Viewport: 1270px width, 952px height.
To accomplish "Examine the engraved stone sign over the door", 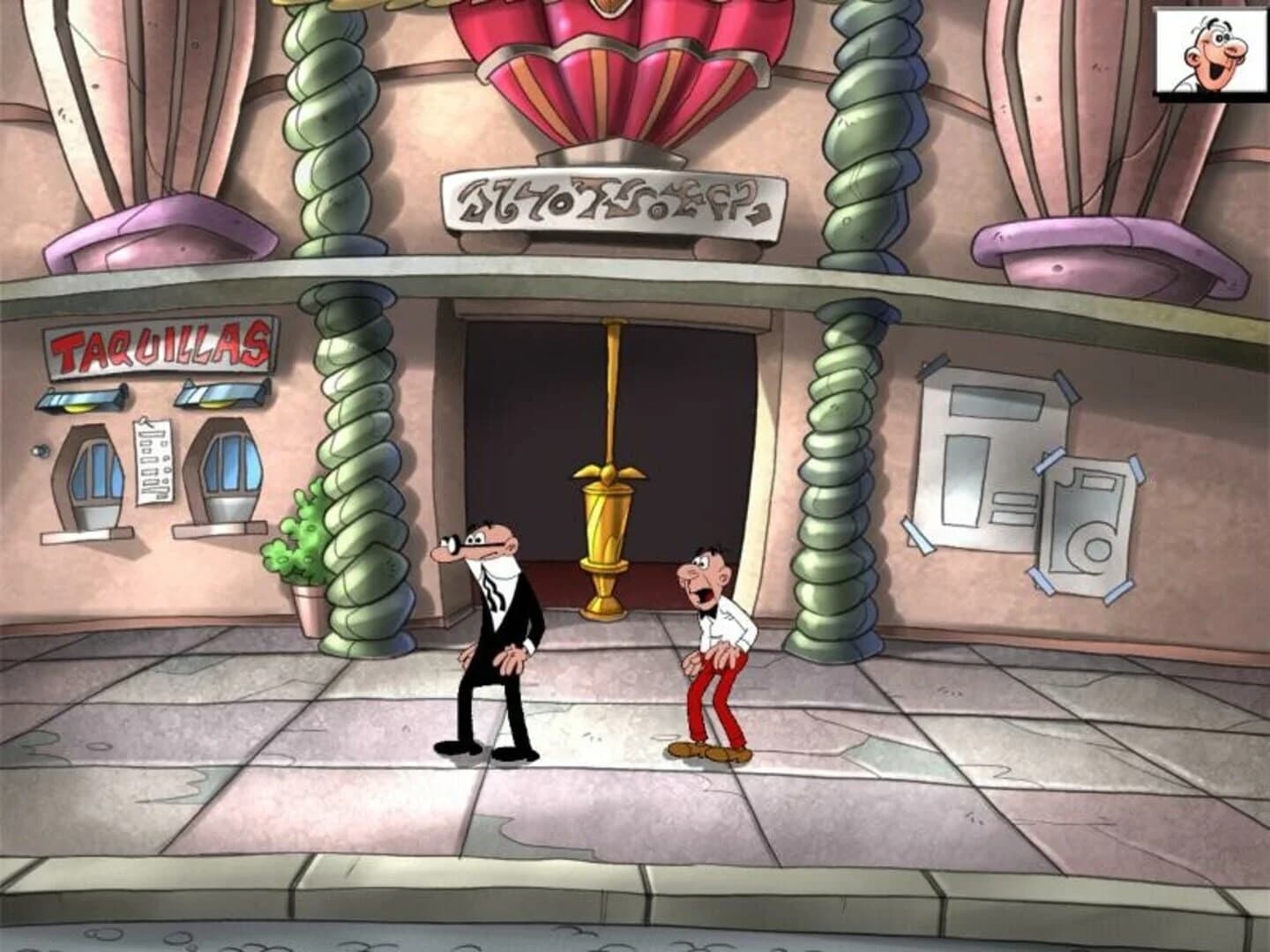I will coord(609,201).
